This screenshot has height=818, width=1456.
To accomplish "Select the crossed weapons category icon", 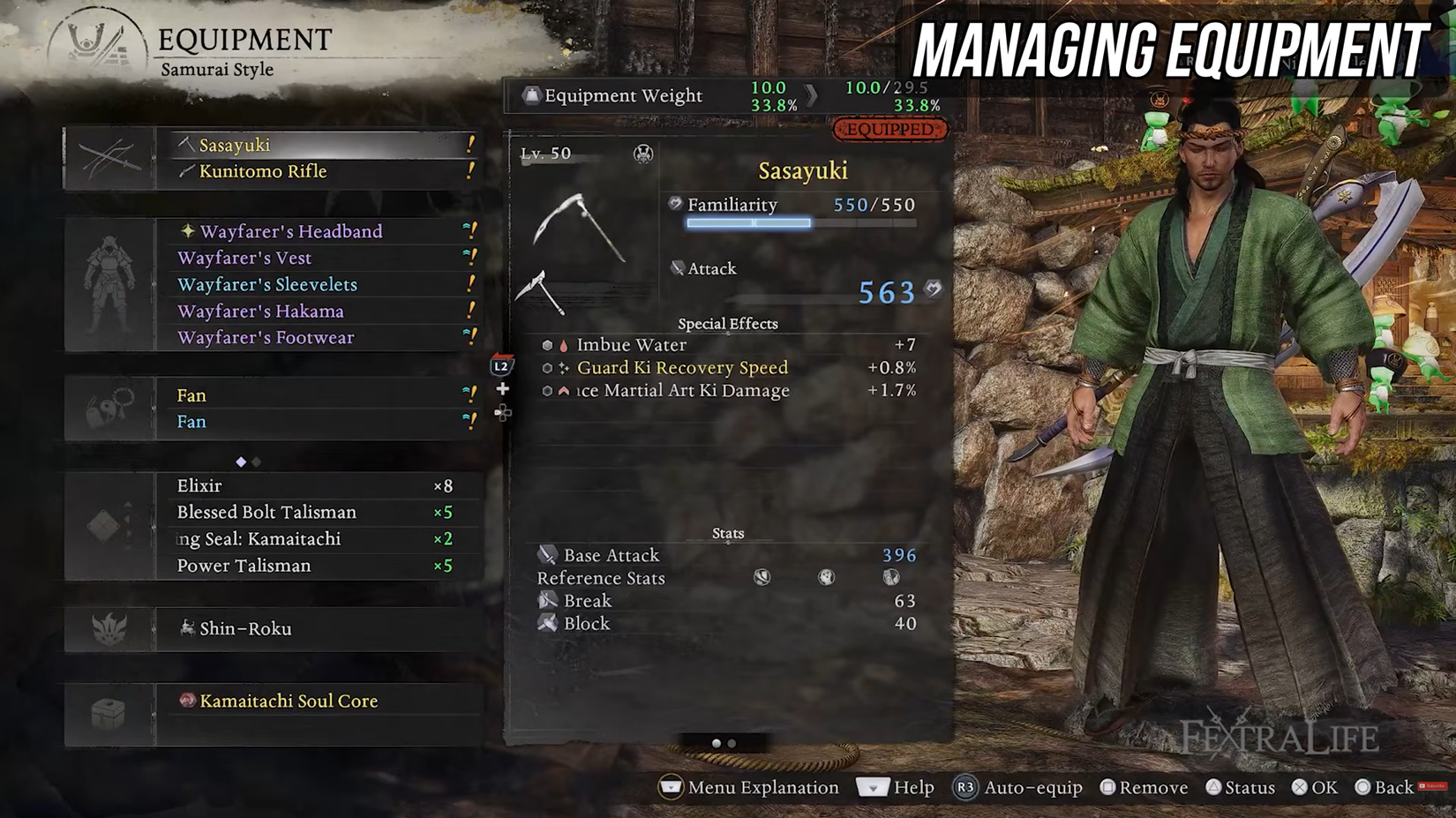I will click(108, 157).
